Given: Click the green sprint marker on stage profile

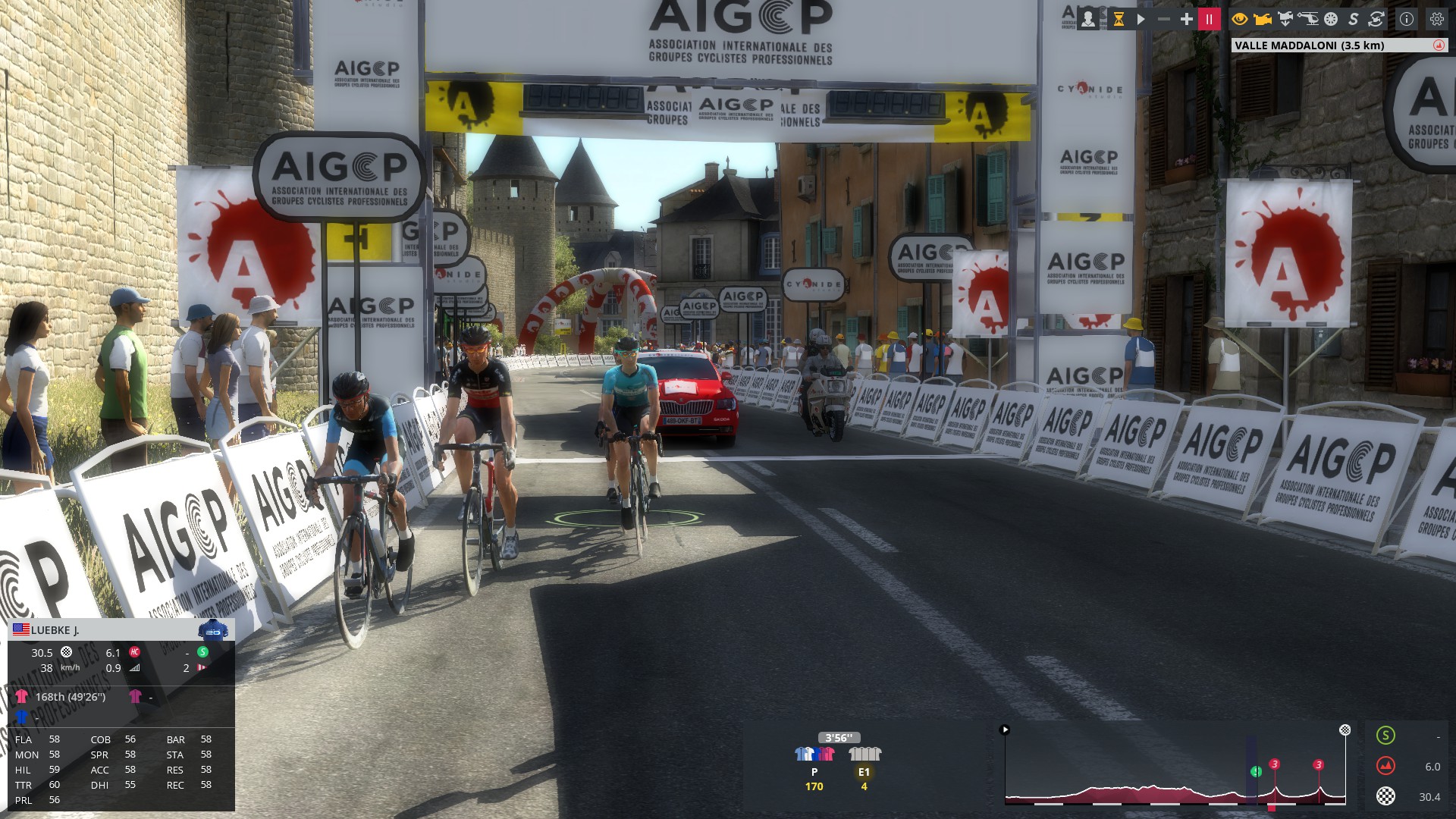Looking at the screenshot, I should pos(1256,771).
